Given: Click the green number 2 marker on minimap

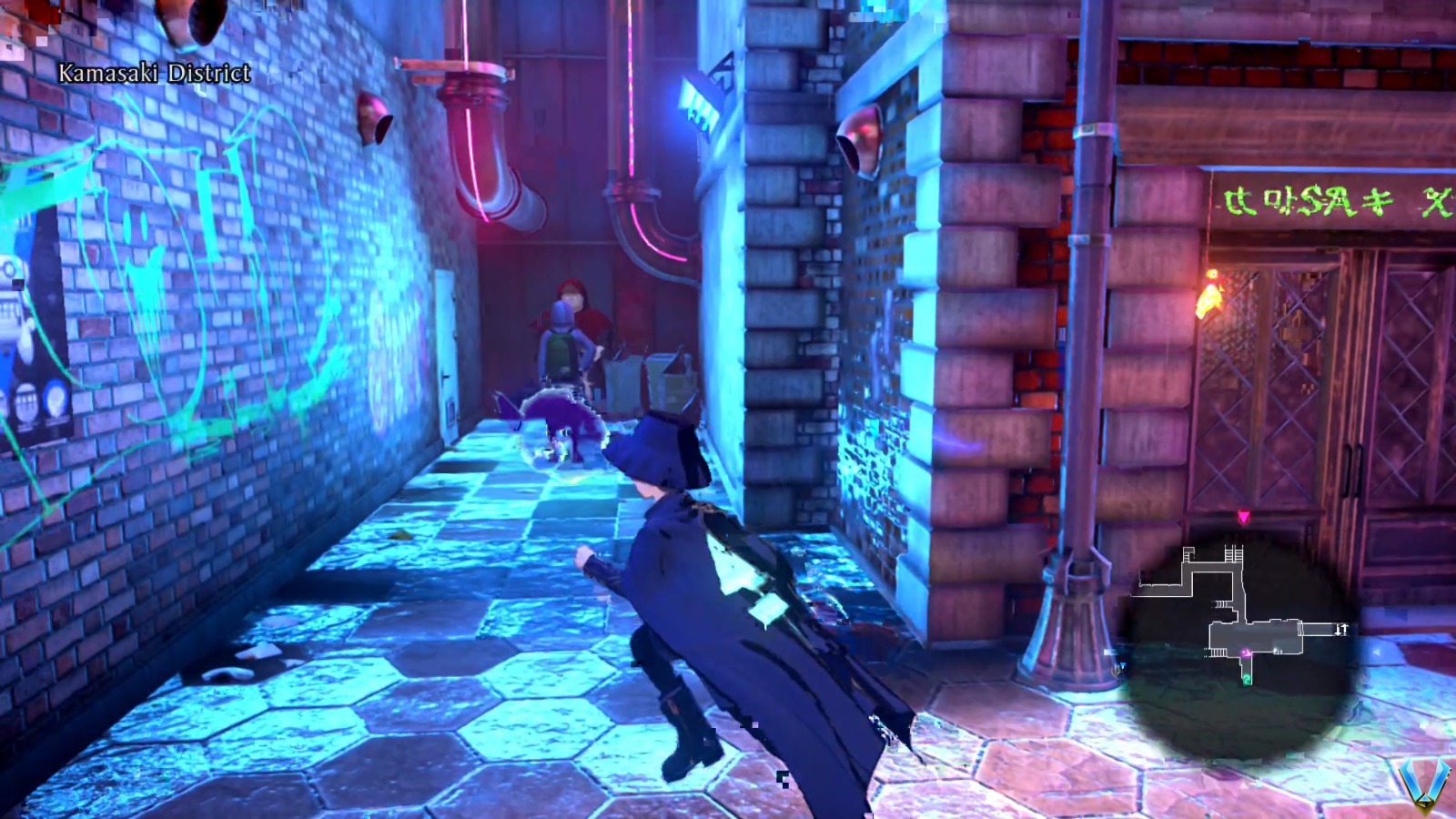Looking at the screenshot, I should (1247, 679).
